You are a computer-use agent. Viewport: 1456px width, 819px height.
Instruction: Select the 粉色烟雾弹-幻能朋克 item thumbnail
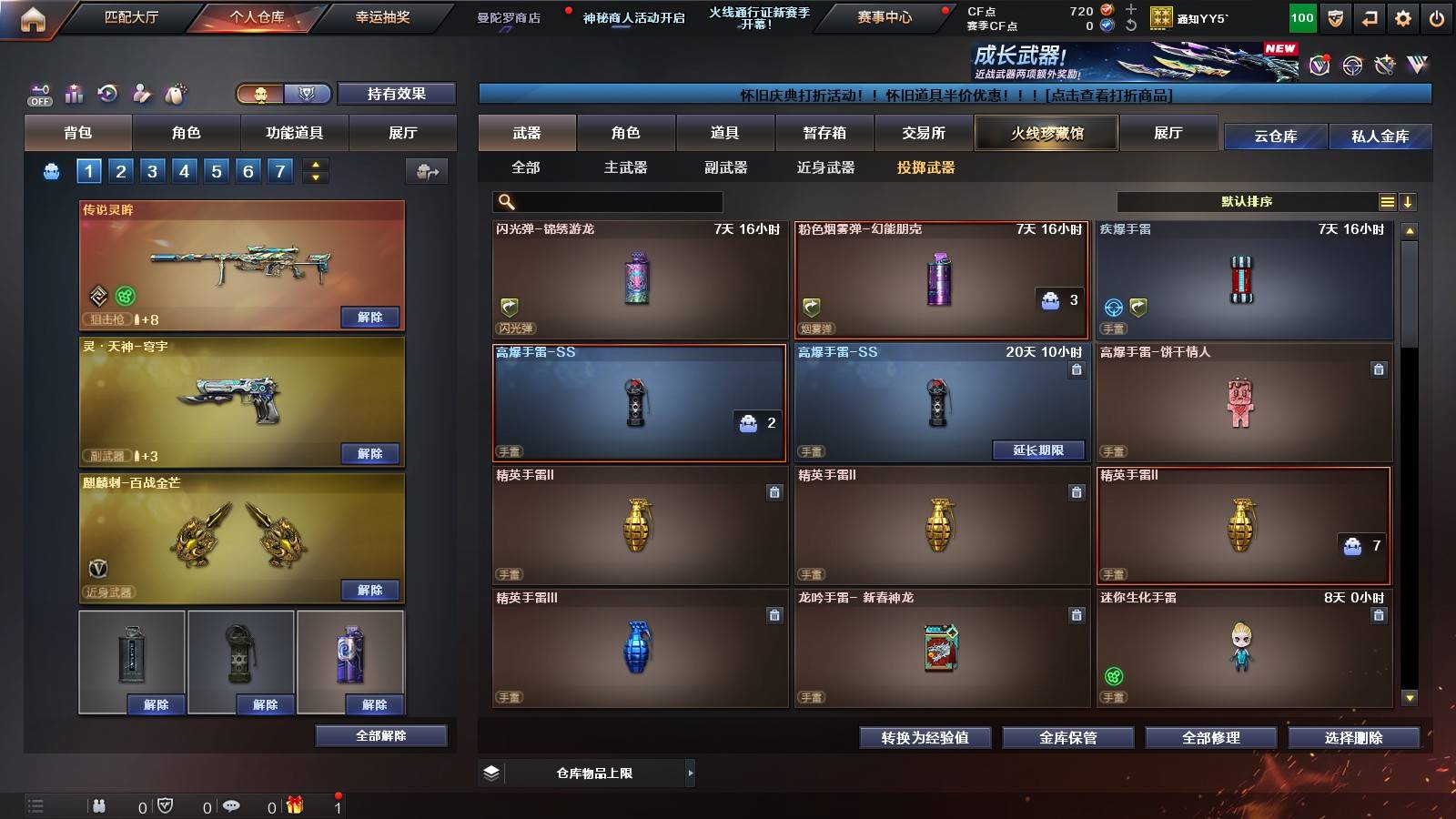pyautogui.click(x=941, y=278)
